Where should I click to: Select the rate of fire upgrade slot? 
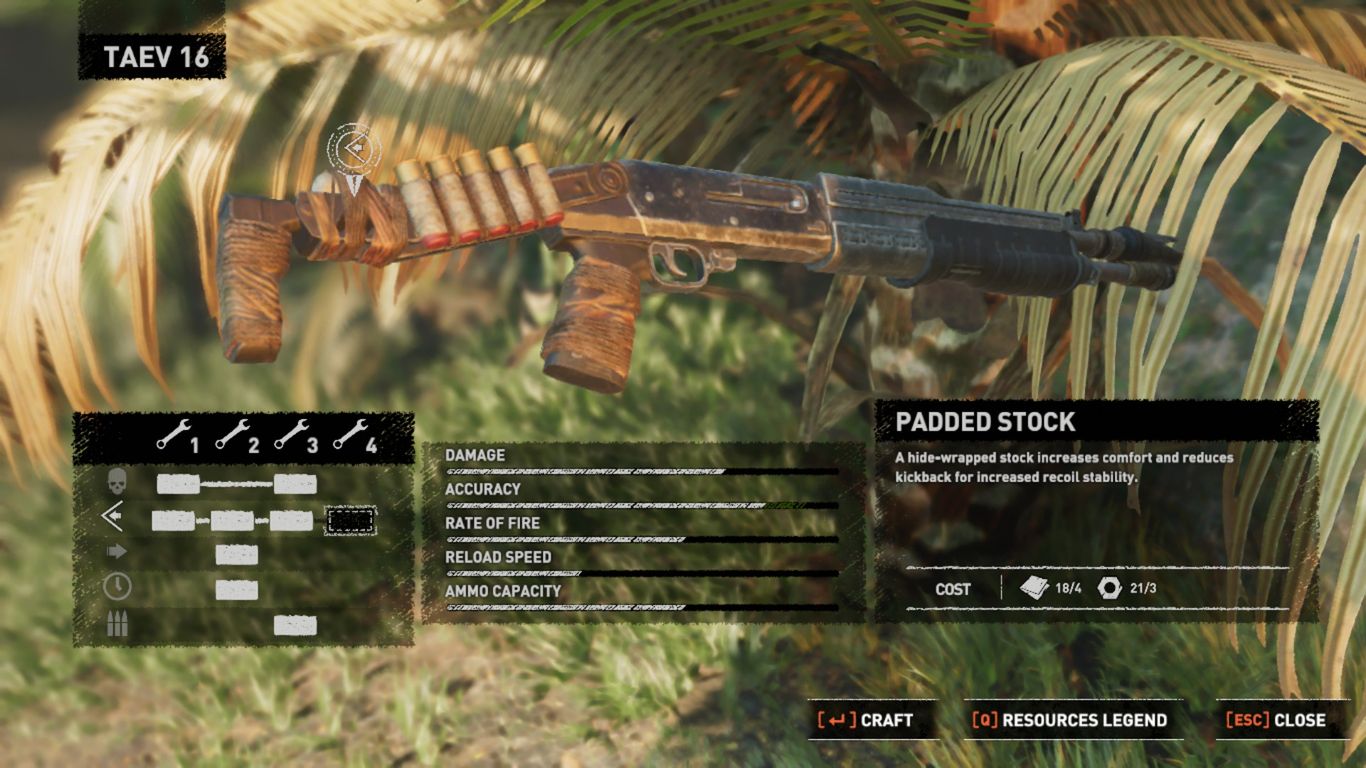tap(237, 555)
